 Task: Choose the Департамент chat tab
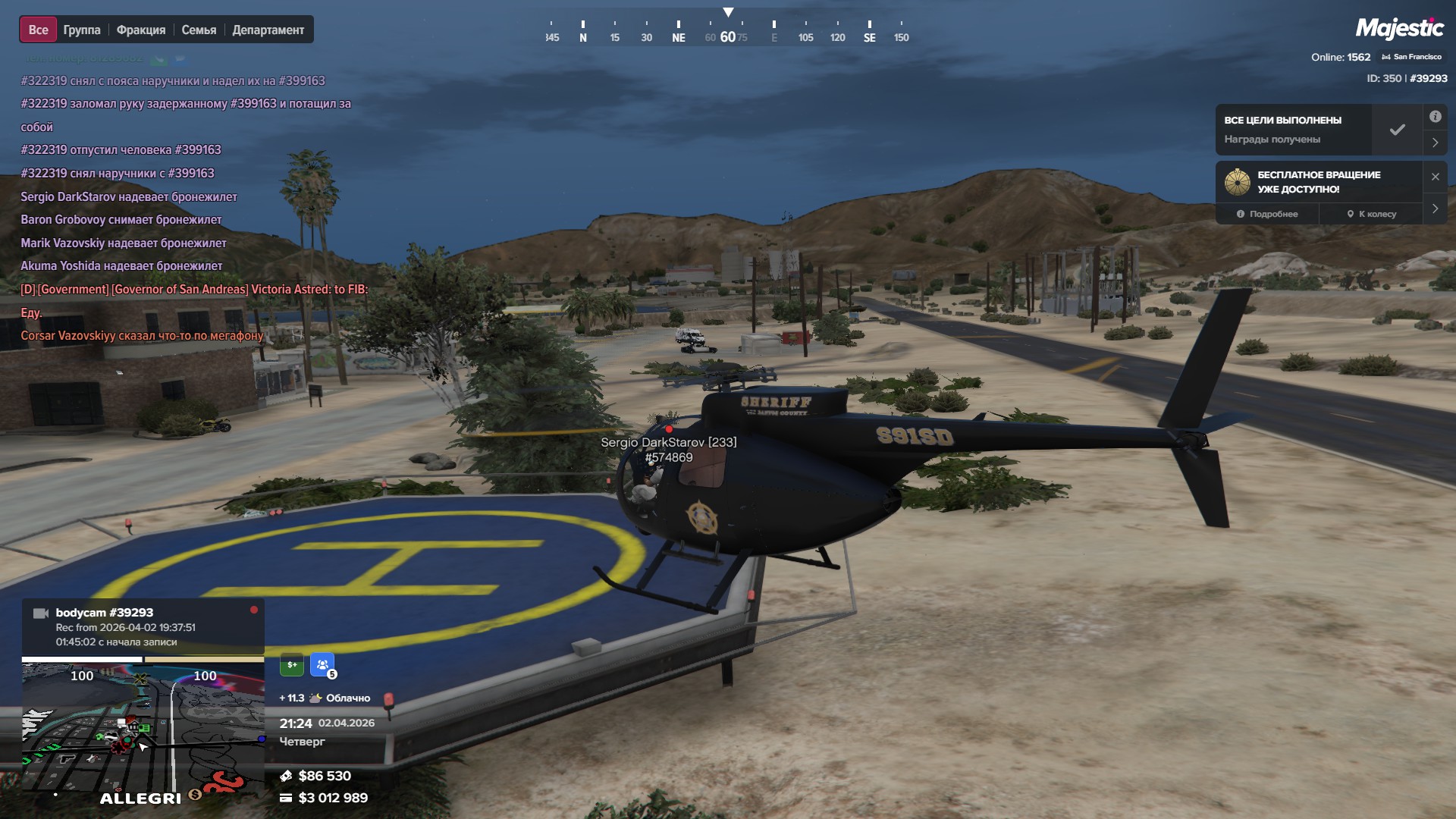tap(268, 30)
